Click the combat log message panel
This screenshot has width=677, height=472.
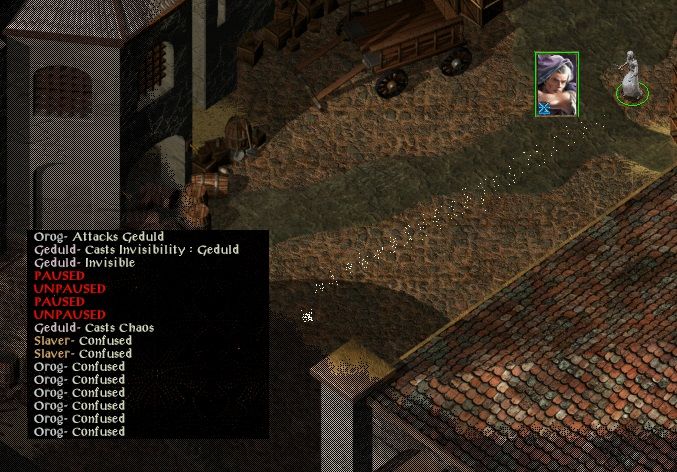click(x=148, y=334)
